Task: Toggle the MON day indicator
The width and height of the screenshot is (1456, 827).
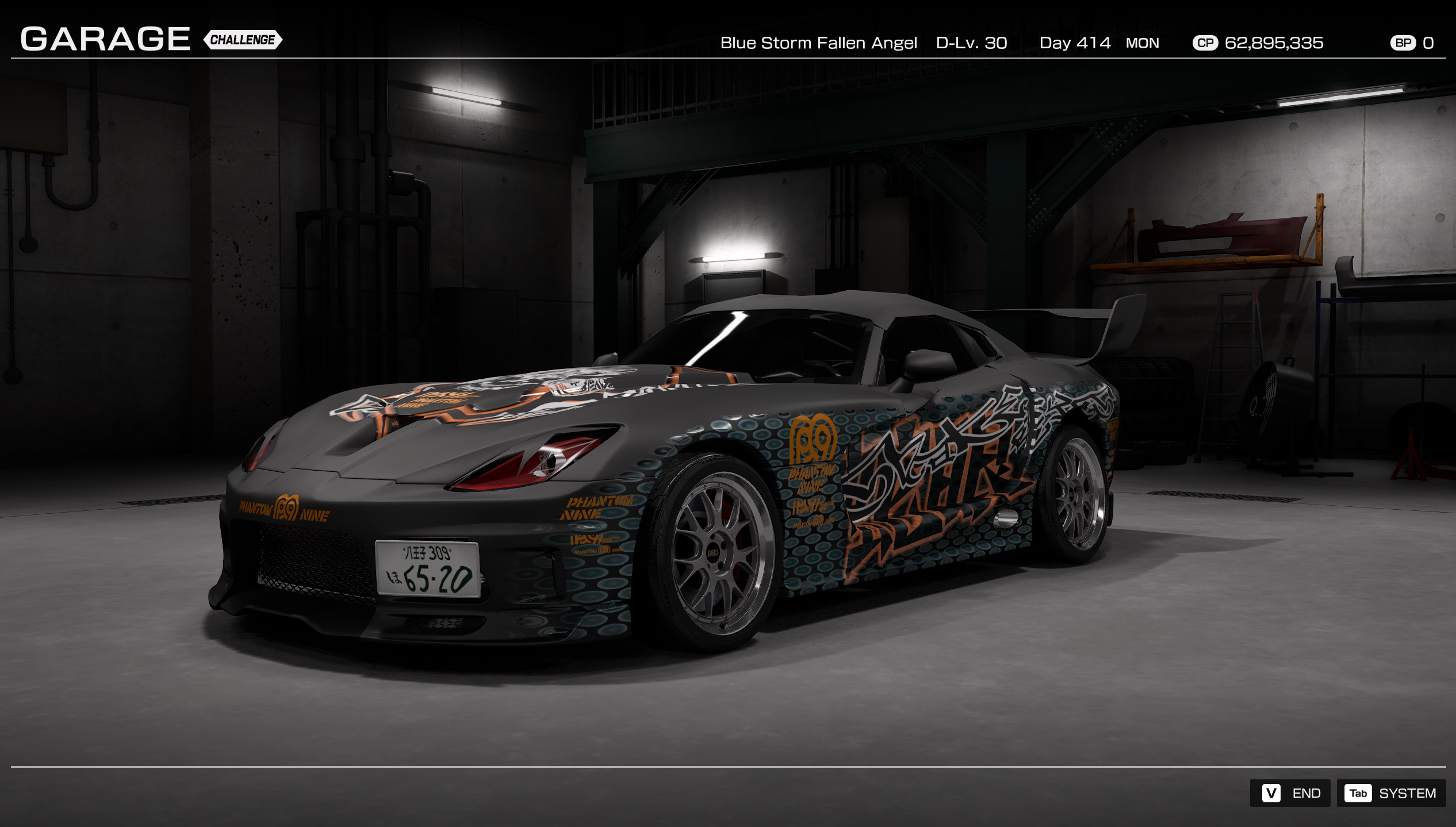Action: click(x=1144, y=43)
